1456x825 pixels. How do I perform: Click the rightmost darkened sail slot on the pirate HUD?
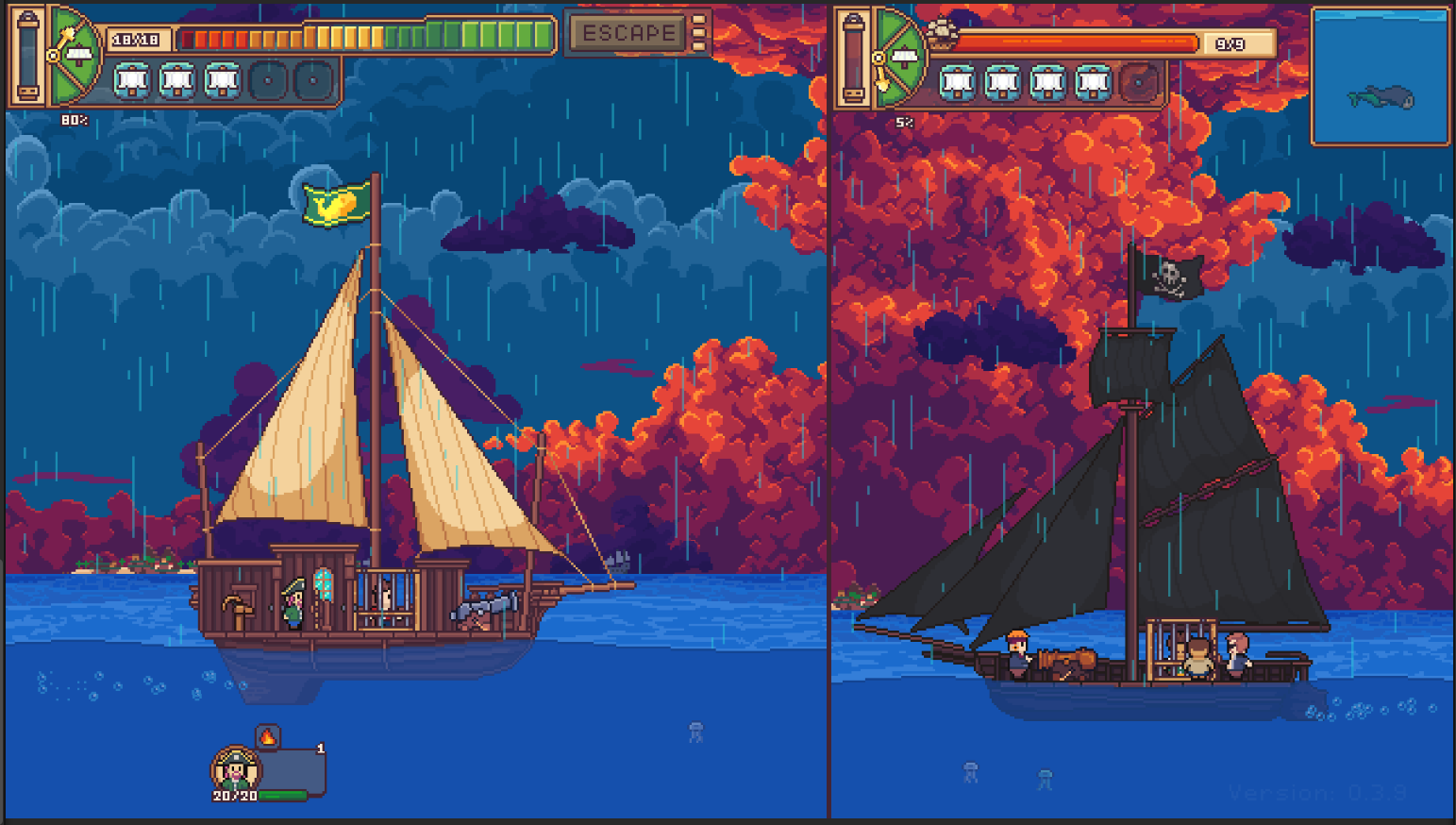[x=1139, y=84]
